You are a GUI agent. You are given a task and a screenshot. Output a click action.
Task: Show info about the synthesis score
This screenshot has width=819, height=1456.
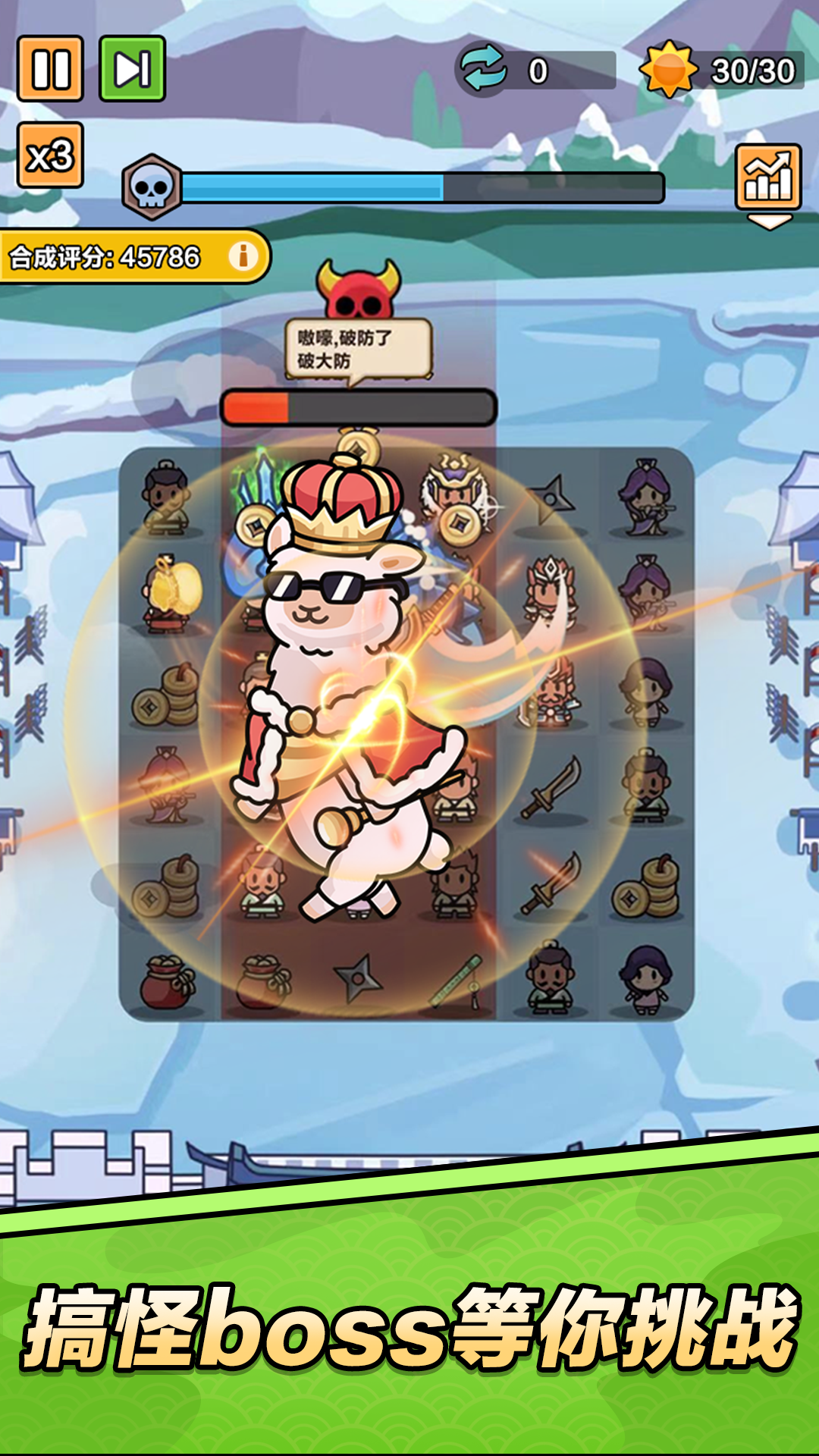(x=243, y=256)
